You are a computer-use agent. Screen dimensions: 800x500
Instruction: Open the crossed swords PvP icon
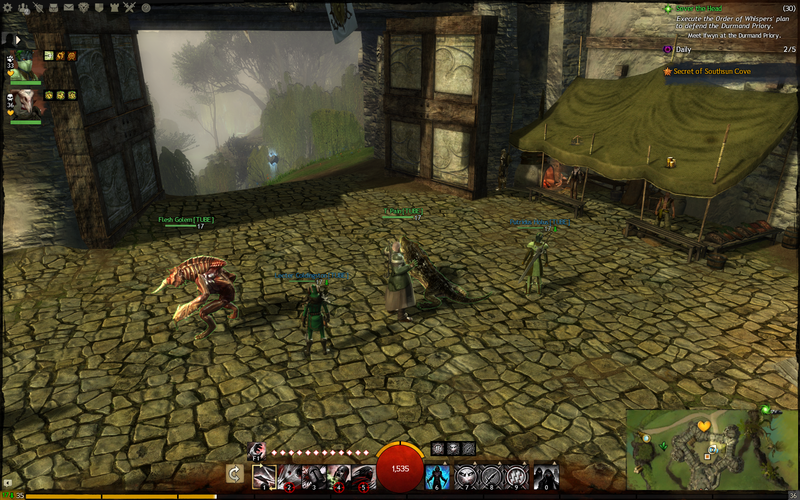click(129, 7)
